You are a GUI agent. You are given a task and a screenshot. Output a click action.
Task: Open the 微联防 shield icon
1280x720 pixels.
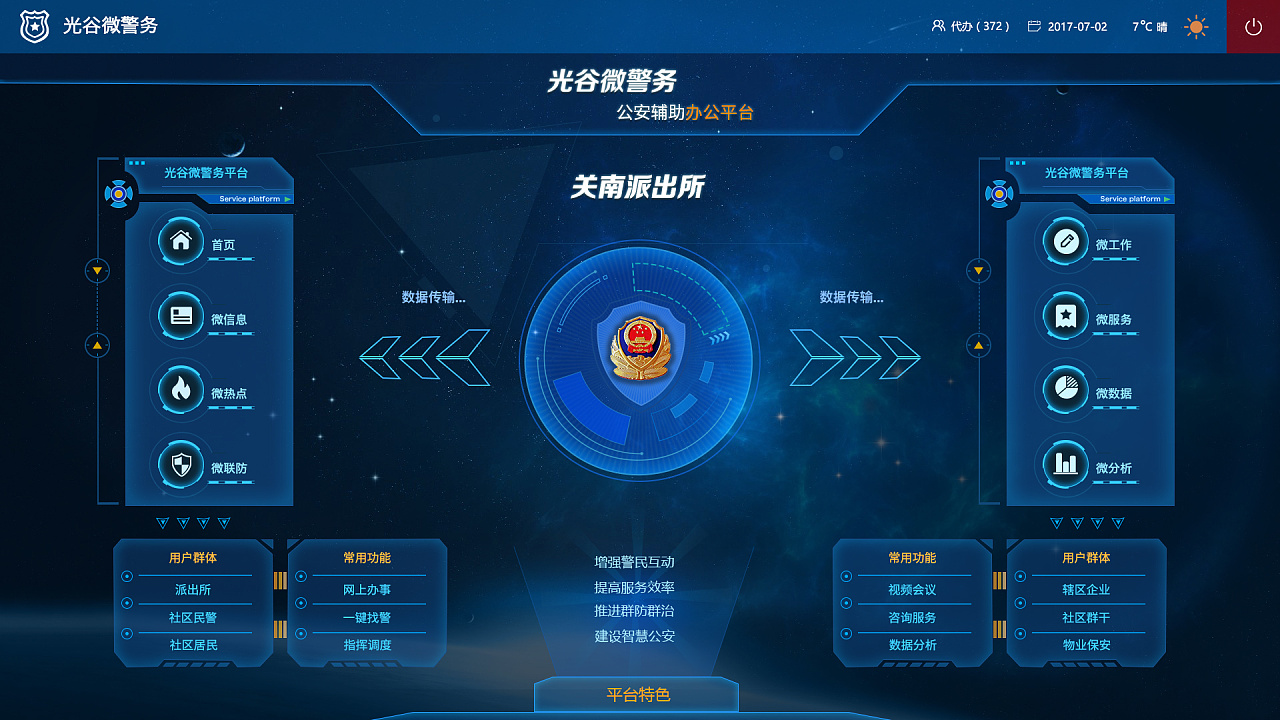click(x=180, y=465)
